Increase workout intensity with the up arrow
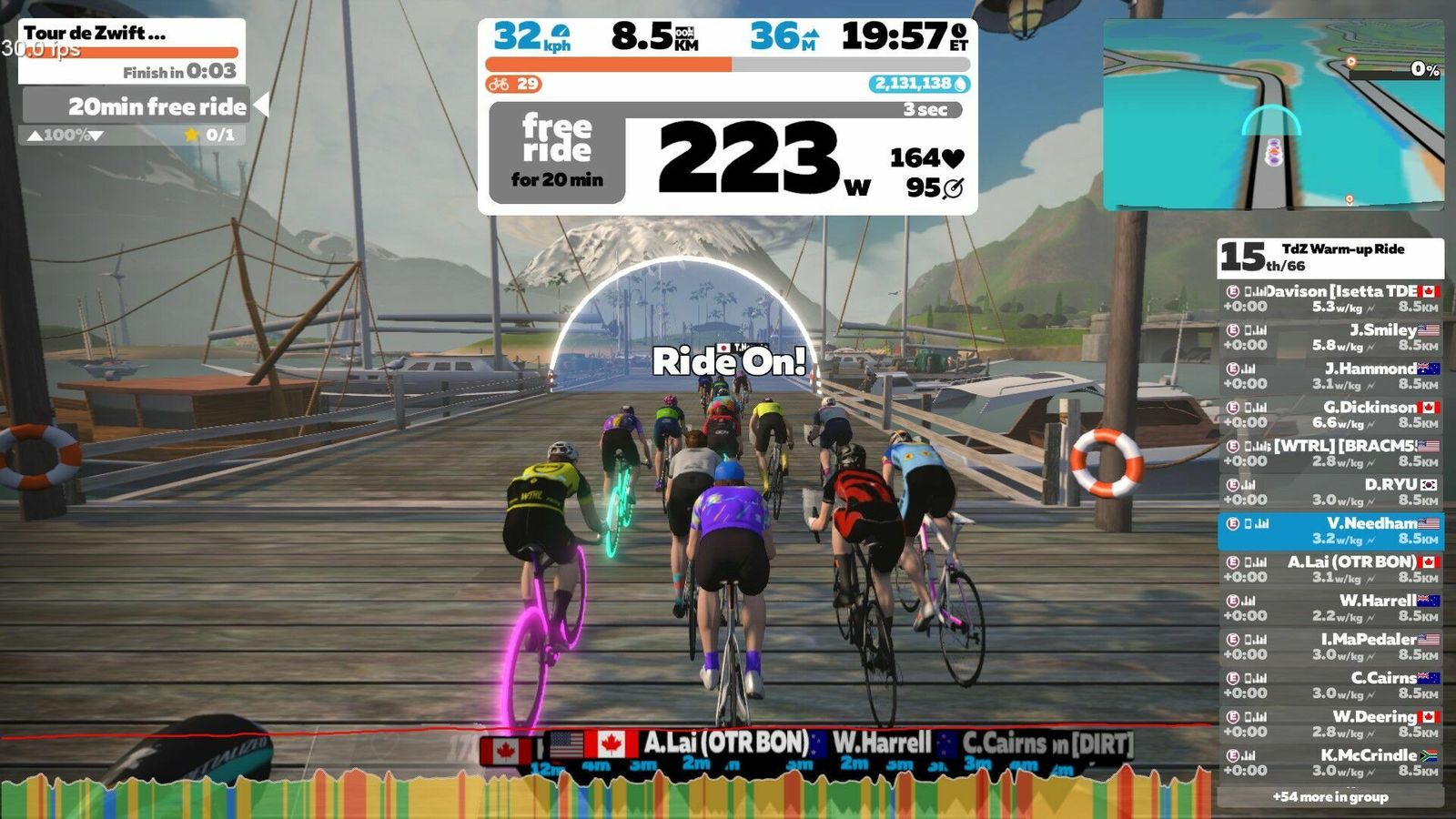 coord(35,136)
